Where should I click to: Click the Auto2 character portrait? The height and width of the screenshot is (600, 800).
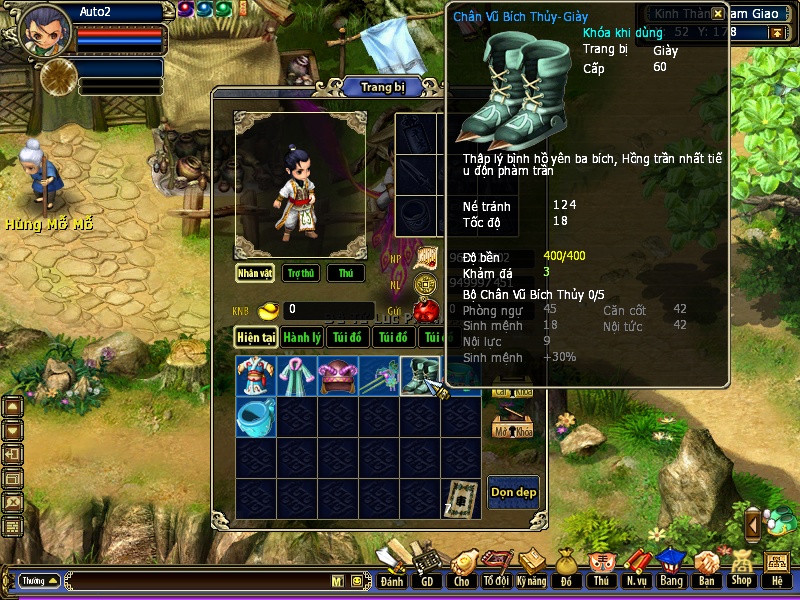[44, 30]
